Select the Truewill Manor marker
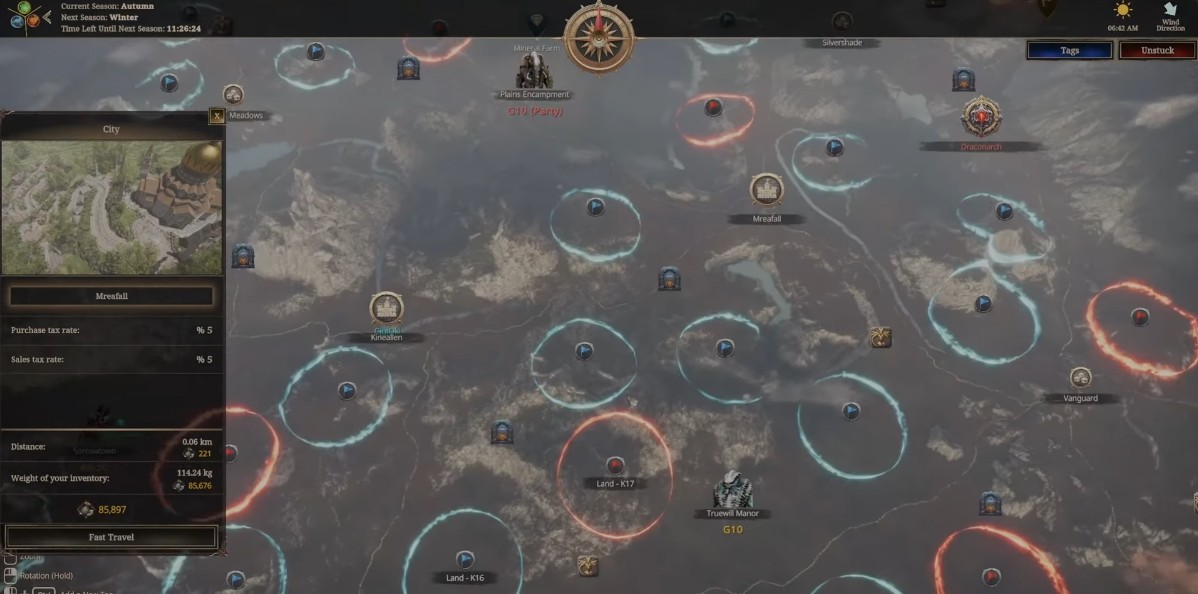This screenshot has height=594, width=1198. click(x=732, y=490)
